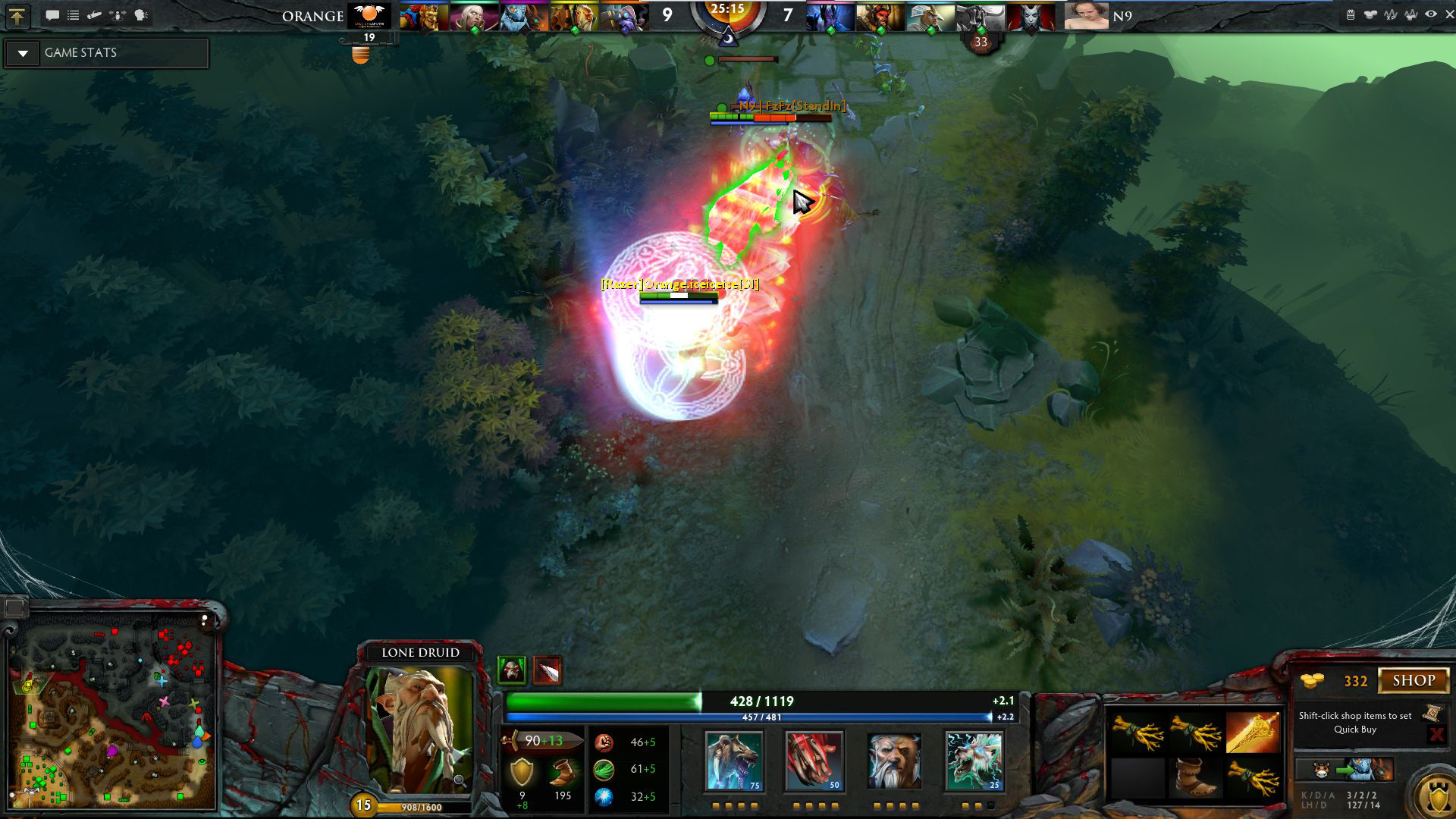Clear Quick Buy with the red X
The image size is (1456, 819).
(1436, 734)
